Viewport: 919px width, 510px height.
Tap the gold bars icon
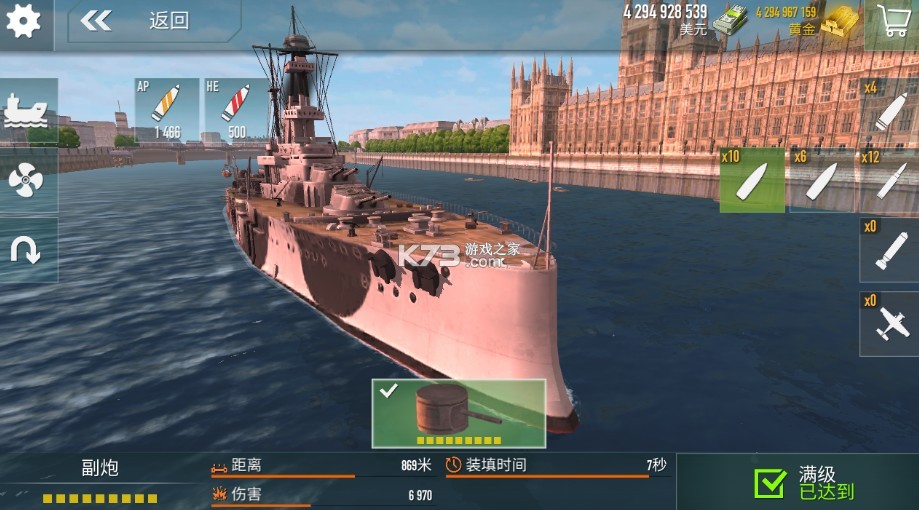pyautogui.click(x=840, y=22)
